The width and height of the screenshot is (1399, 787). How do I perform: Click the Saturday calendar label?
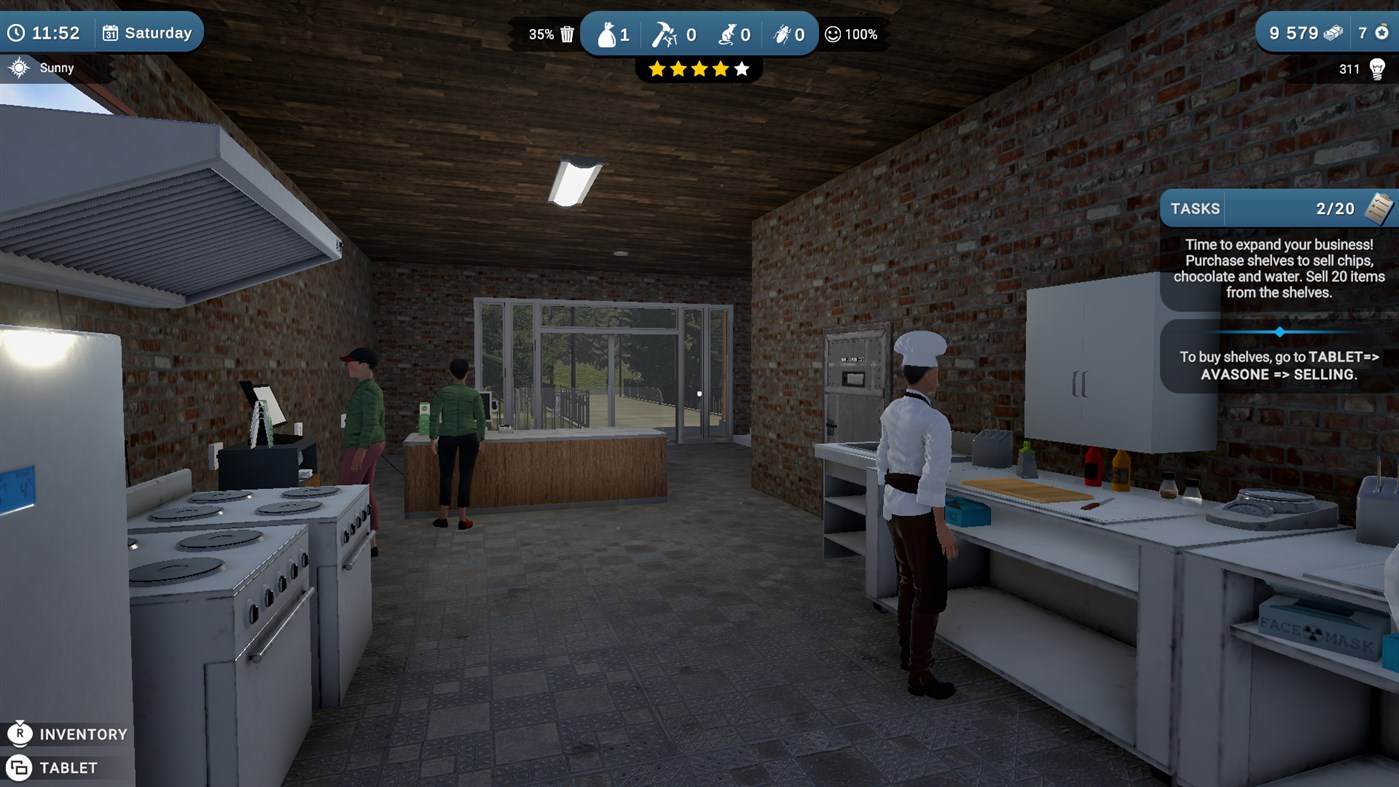(149, 31)
